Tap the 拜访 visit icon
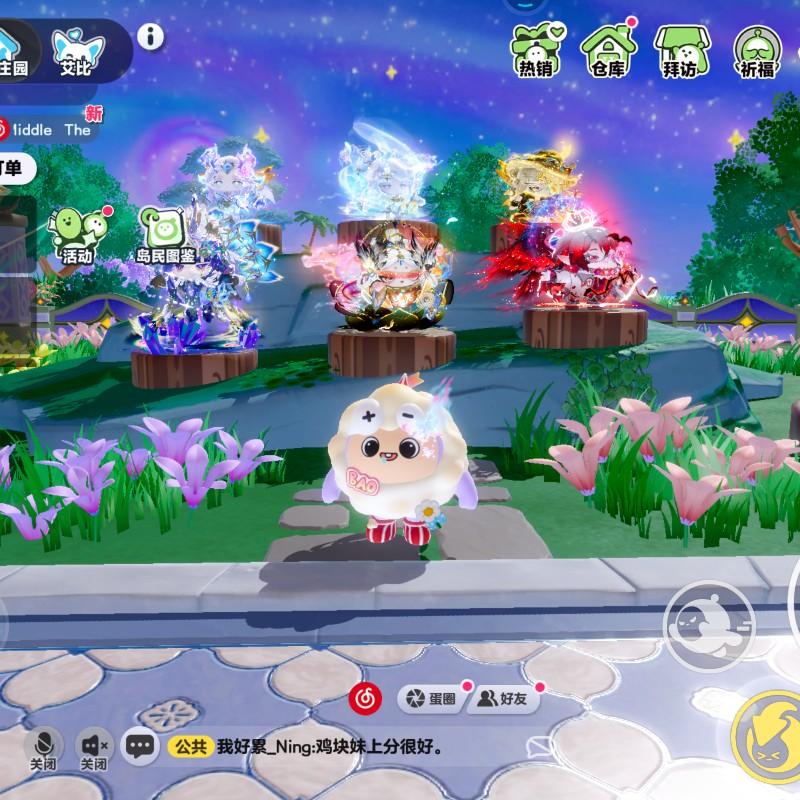 pyautogui.click(x=680, y=48)
